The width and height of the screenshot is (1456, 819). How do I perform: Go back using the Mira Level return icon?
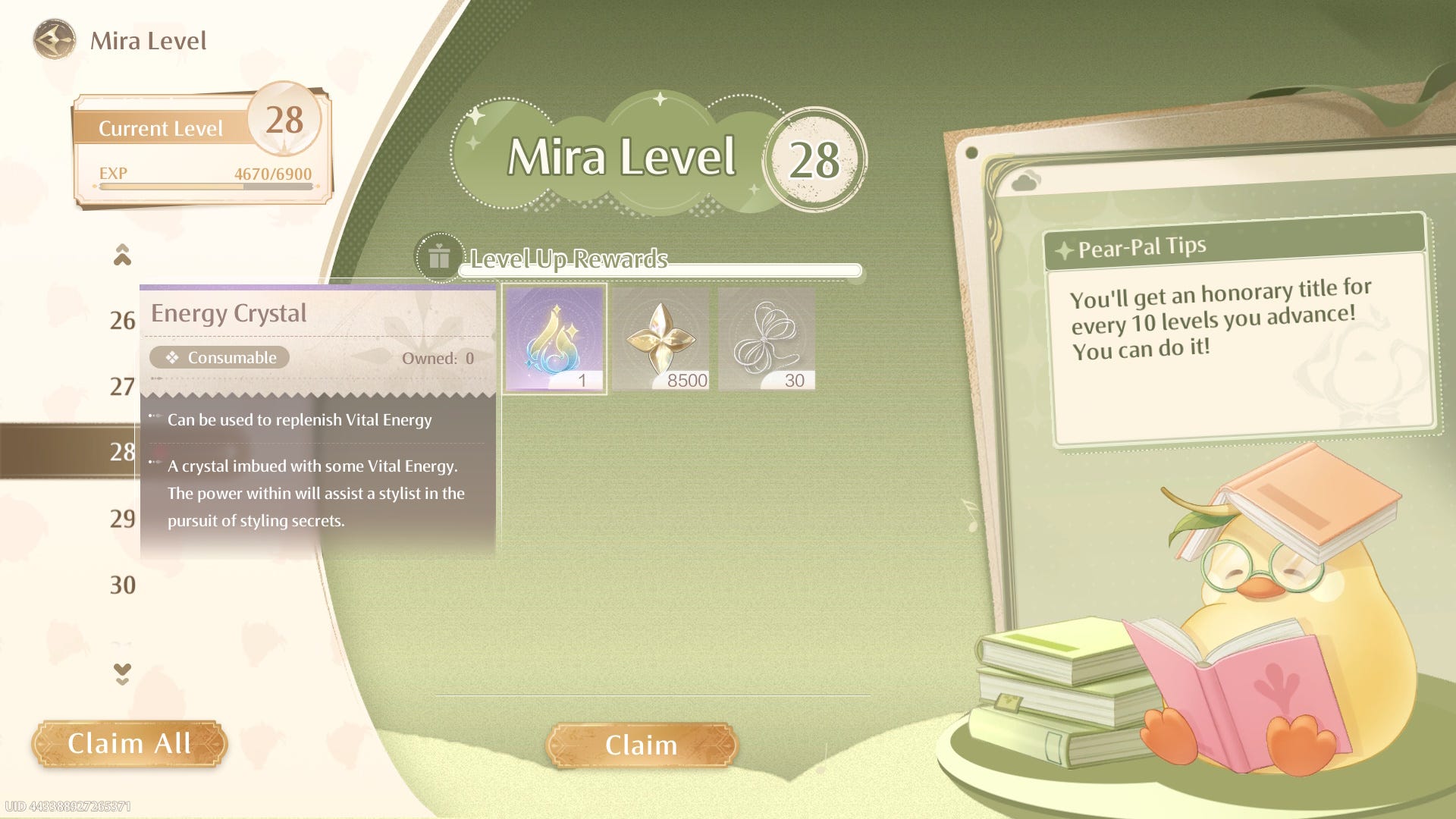pos(54,40)
